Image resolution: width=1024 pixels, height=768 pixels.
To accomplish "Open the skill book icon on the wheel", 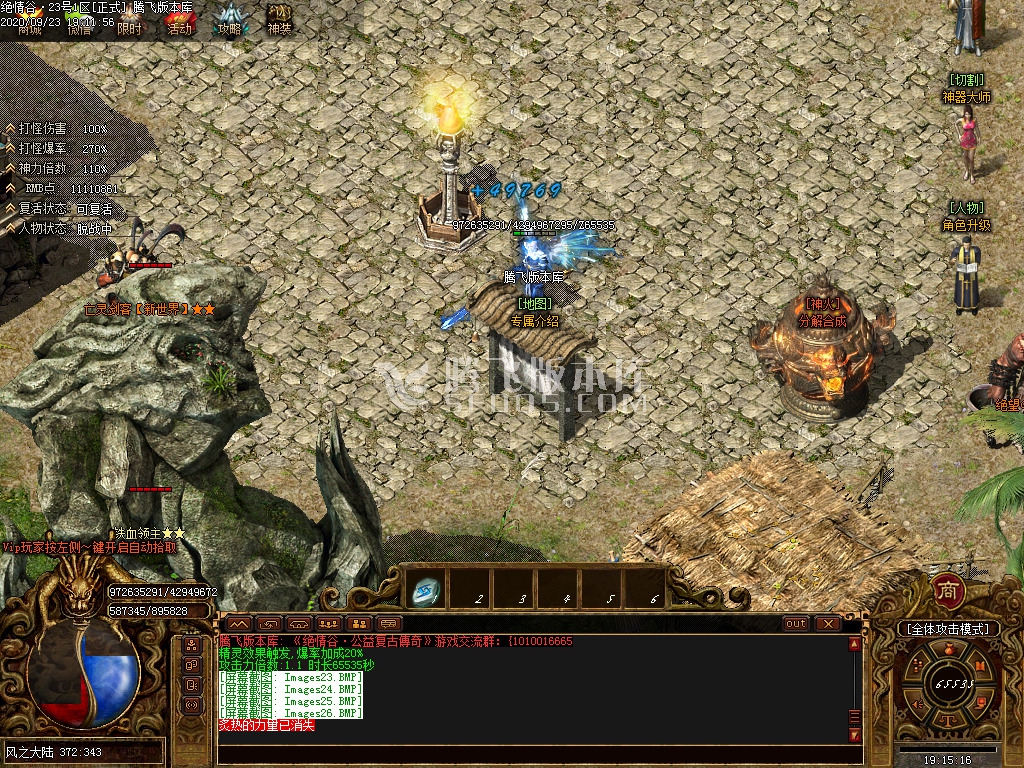I will 981,667.
